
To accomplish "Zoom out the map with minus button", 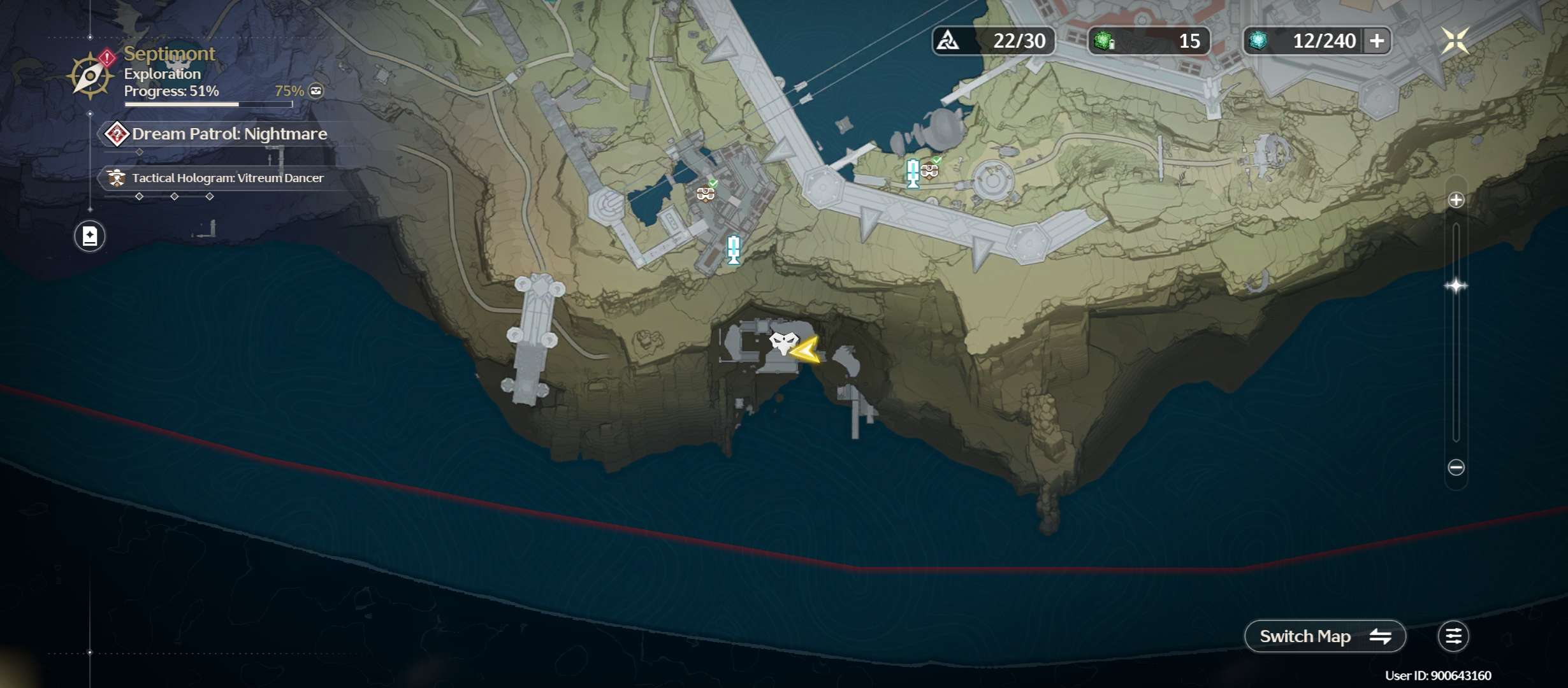I will pos(1456,468).
